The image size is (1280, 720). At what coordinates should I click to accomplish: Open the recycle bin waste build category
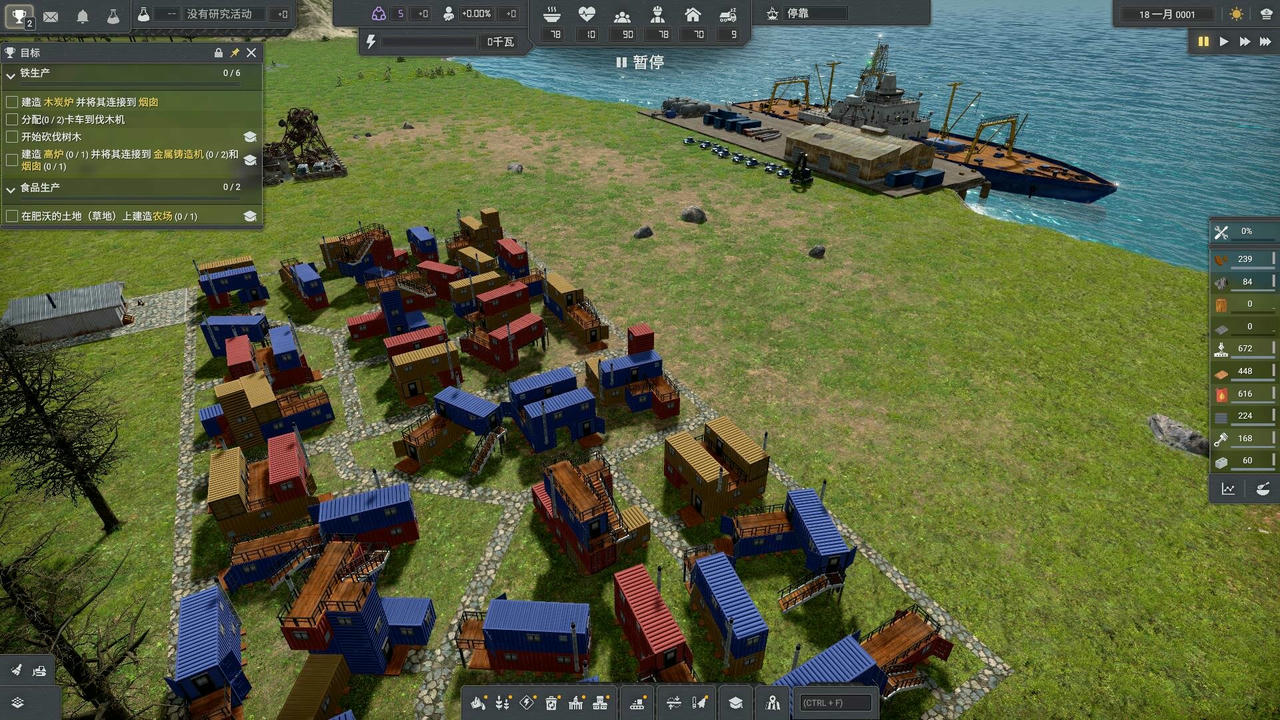[x=552, y=703]
